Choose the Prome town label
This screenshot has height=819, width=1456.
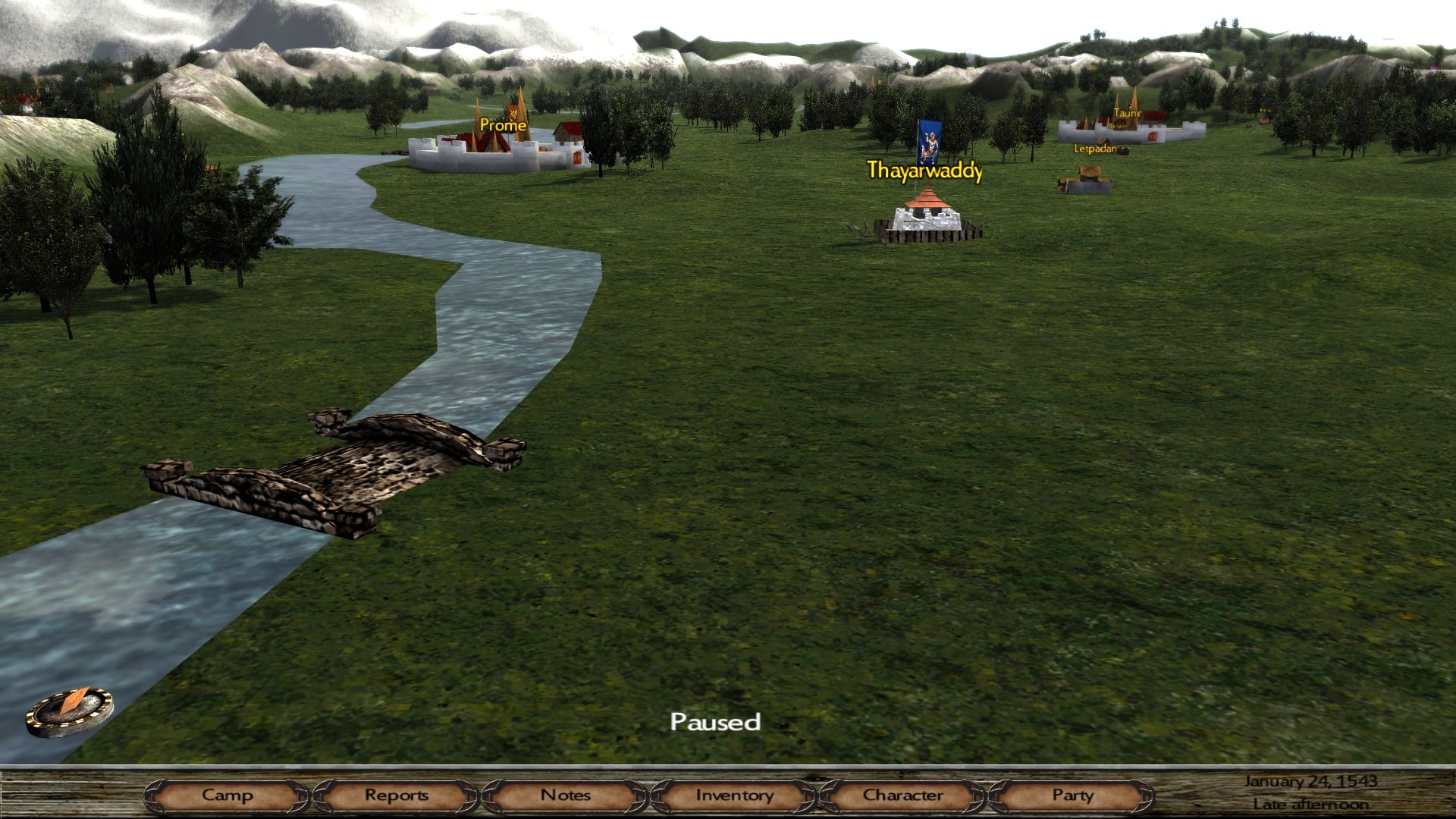(x=503, y=125)
